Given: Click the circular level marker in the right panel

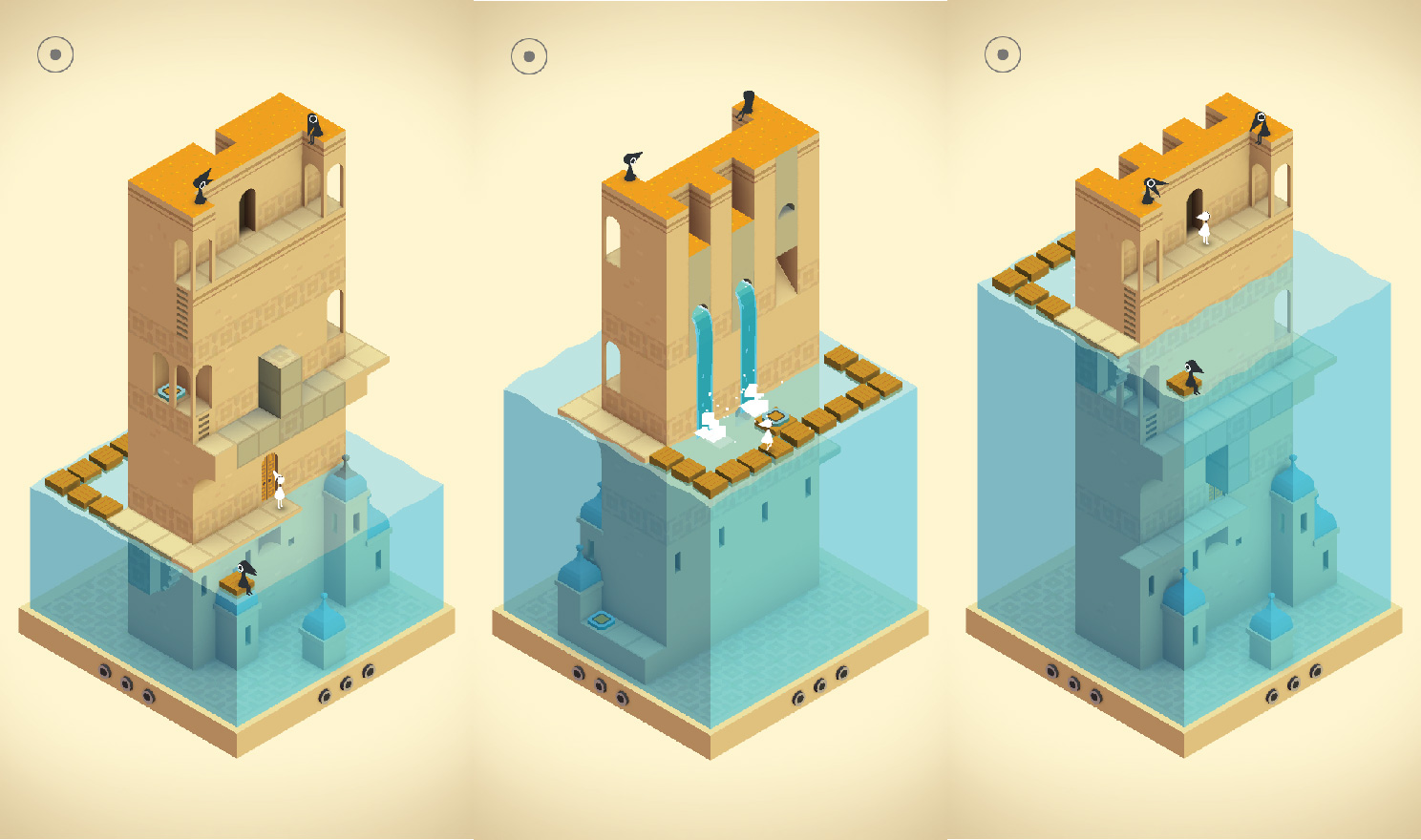Looking at the screenshot, I should tap(1002, 52).
